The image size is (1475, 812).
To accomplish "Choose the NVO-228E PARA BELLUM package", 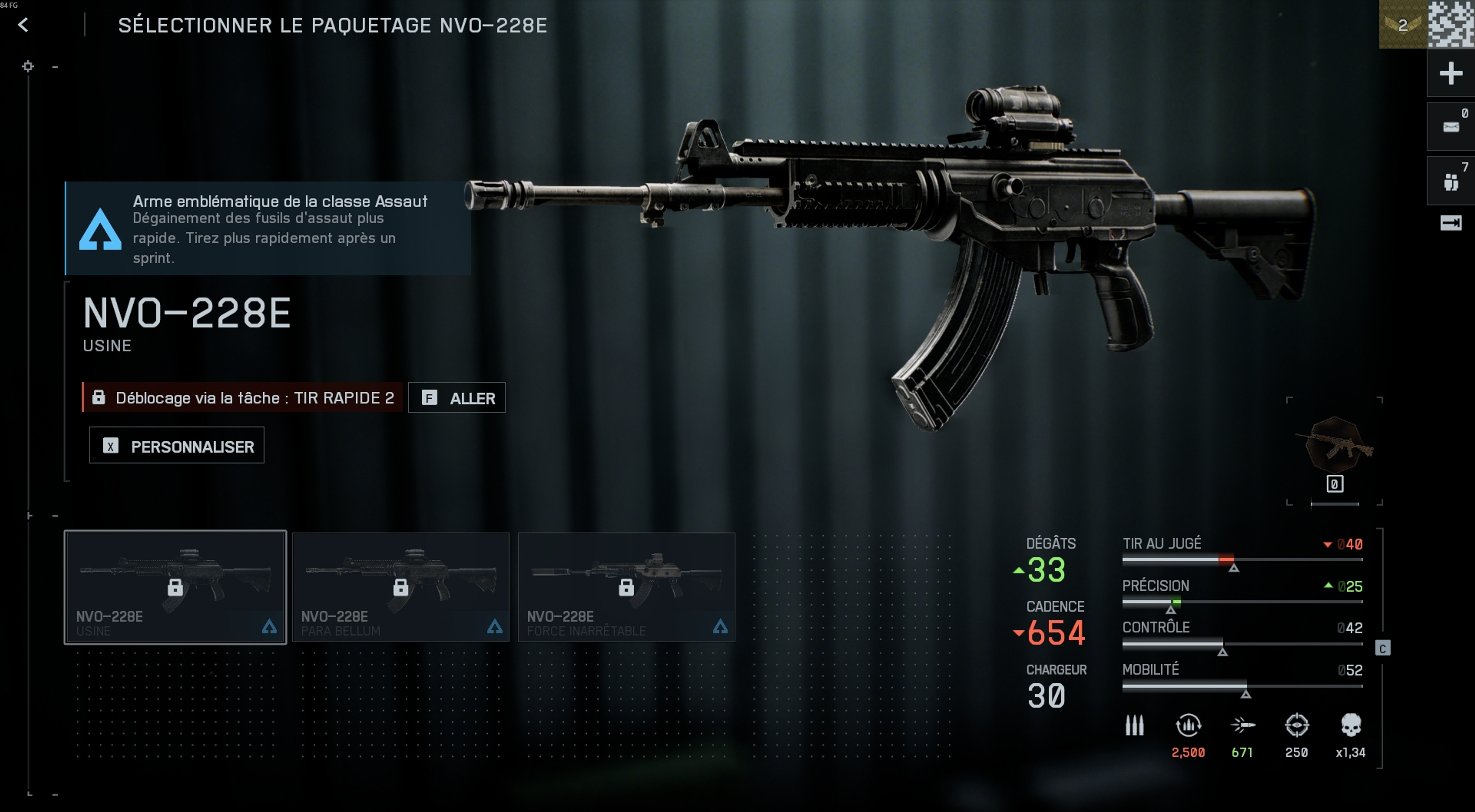I will (400, 587).
